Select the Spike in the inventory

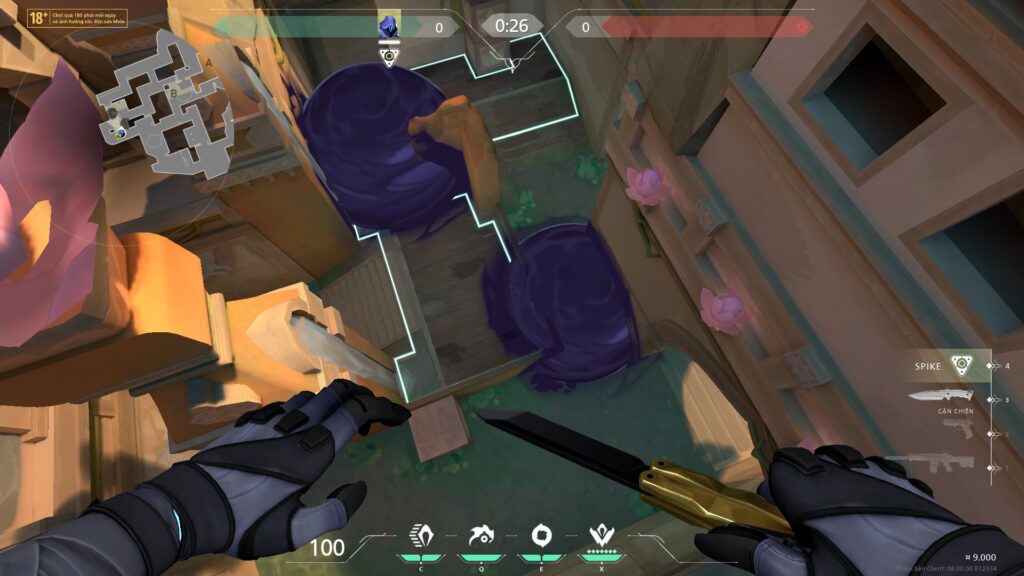(x=960, y=365)
